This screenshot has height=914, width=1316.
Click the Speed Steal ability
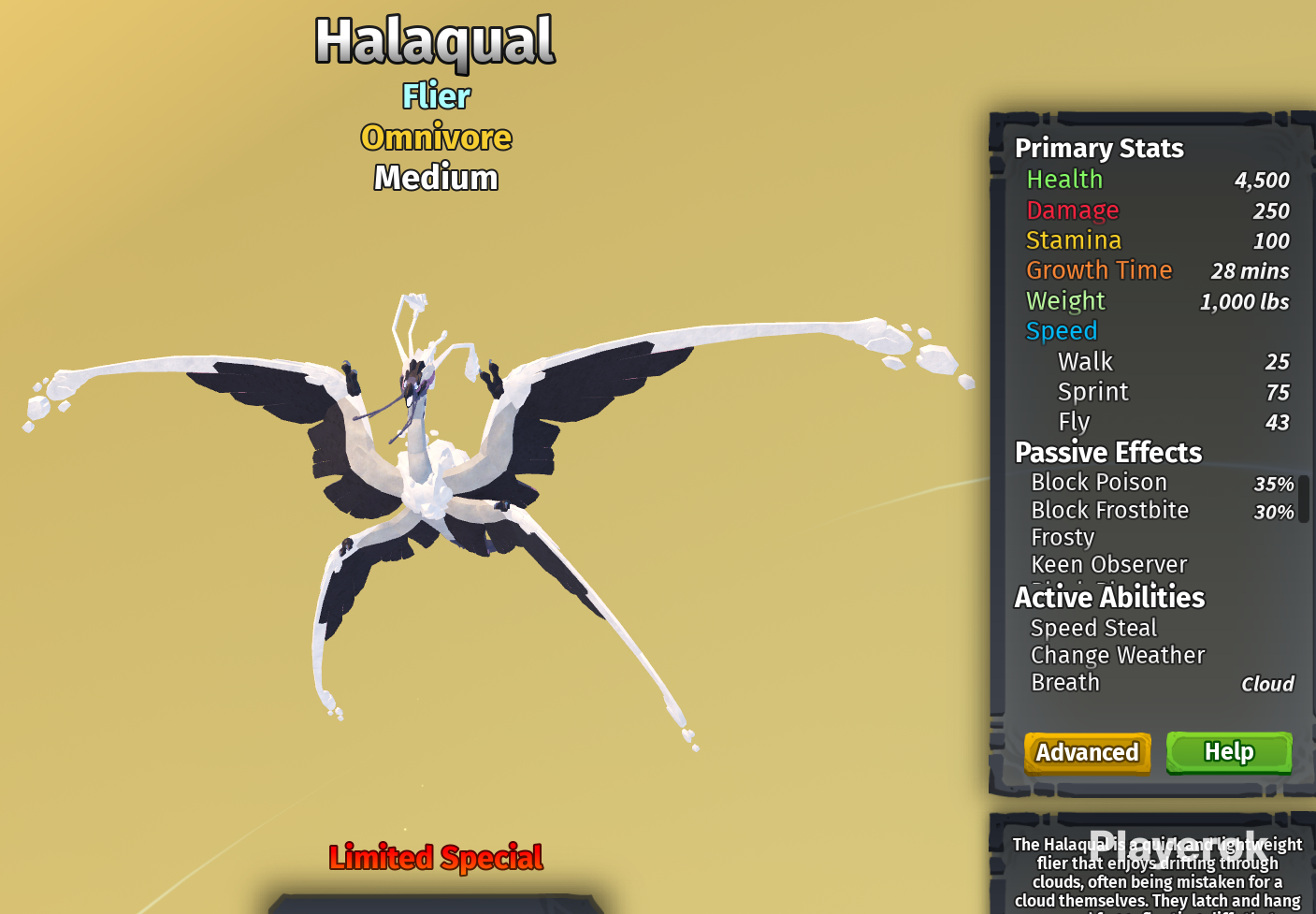[x=1093, y=628]
